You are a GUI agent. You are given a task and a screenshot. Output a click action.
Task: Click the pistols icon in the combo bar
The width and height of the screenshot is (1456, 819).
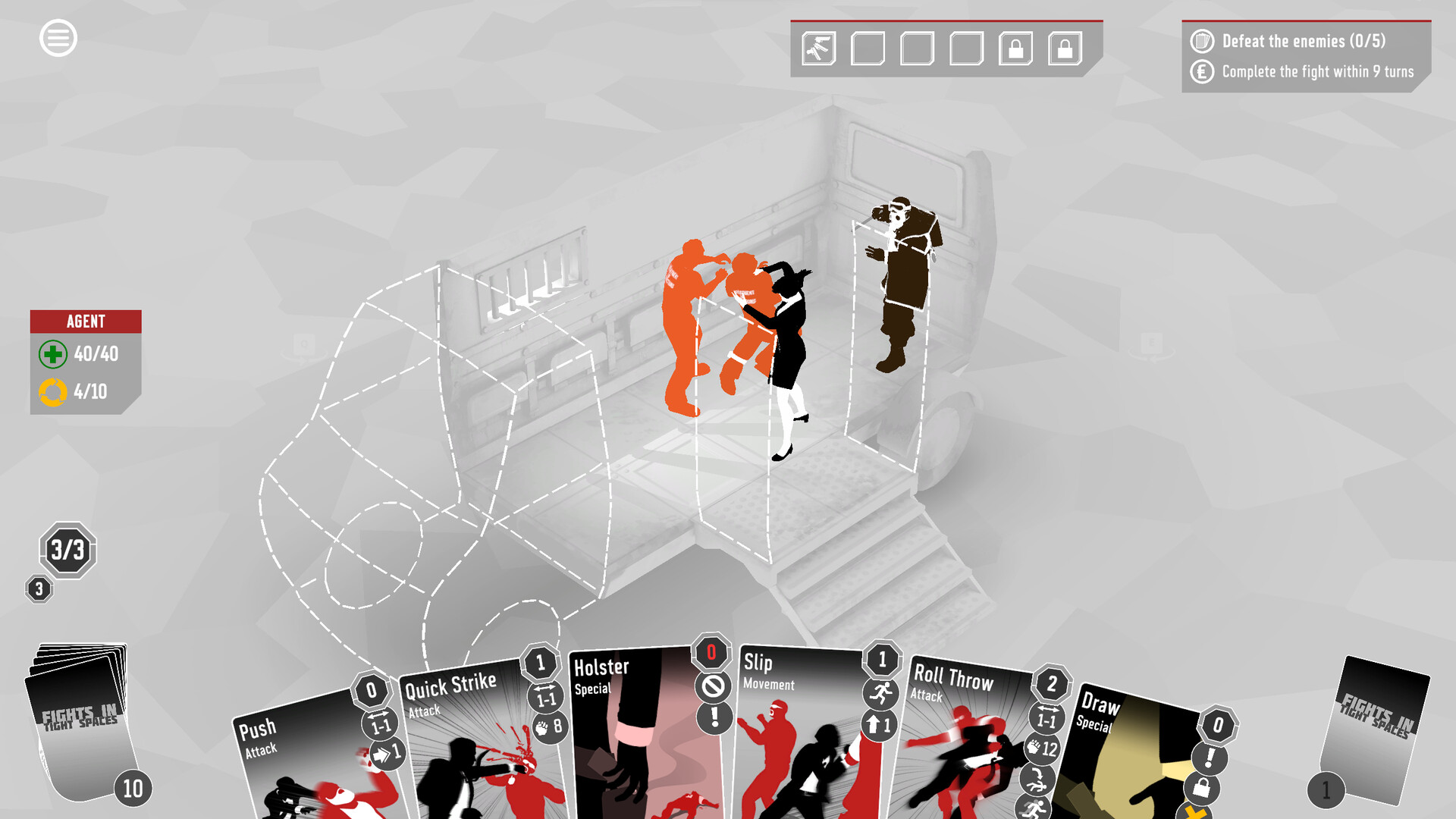click(x=817, y=49)
